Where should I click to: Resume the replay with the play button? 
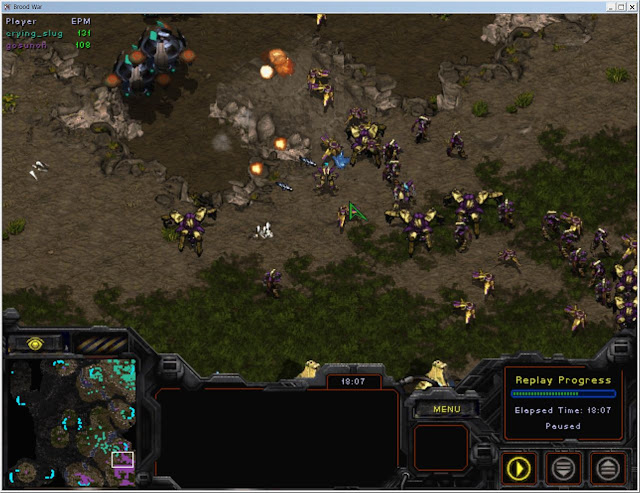click(x=520, y=467)
